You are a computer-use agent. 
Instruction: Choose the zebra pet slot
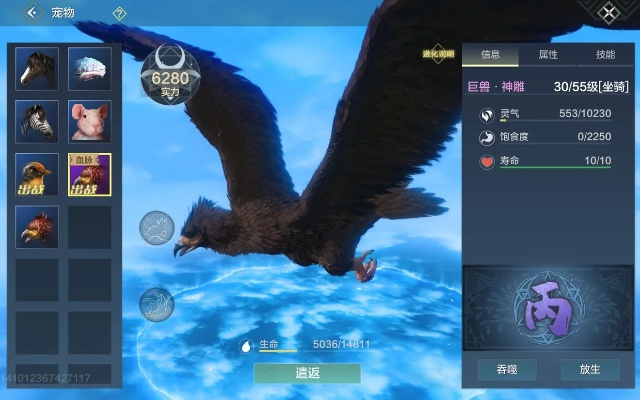click(37, 121)
